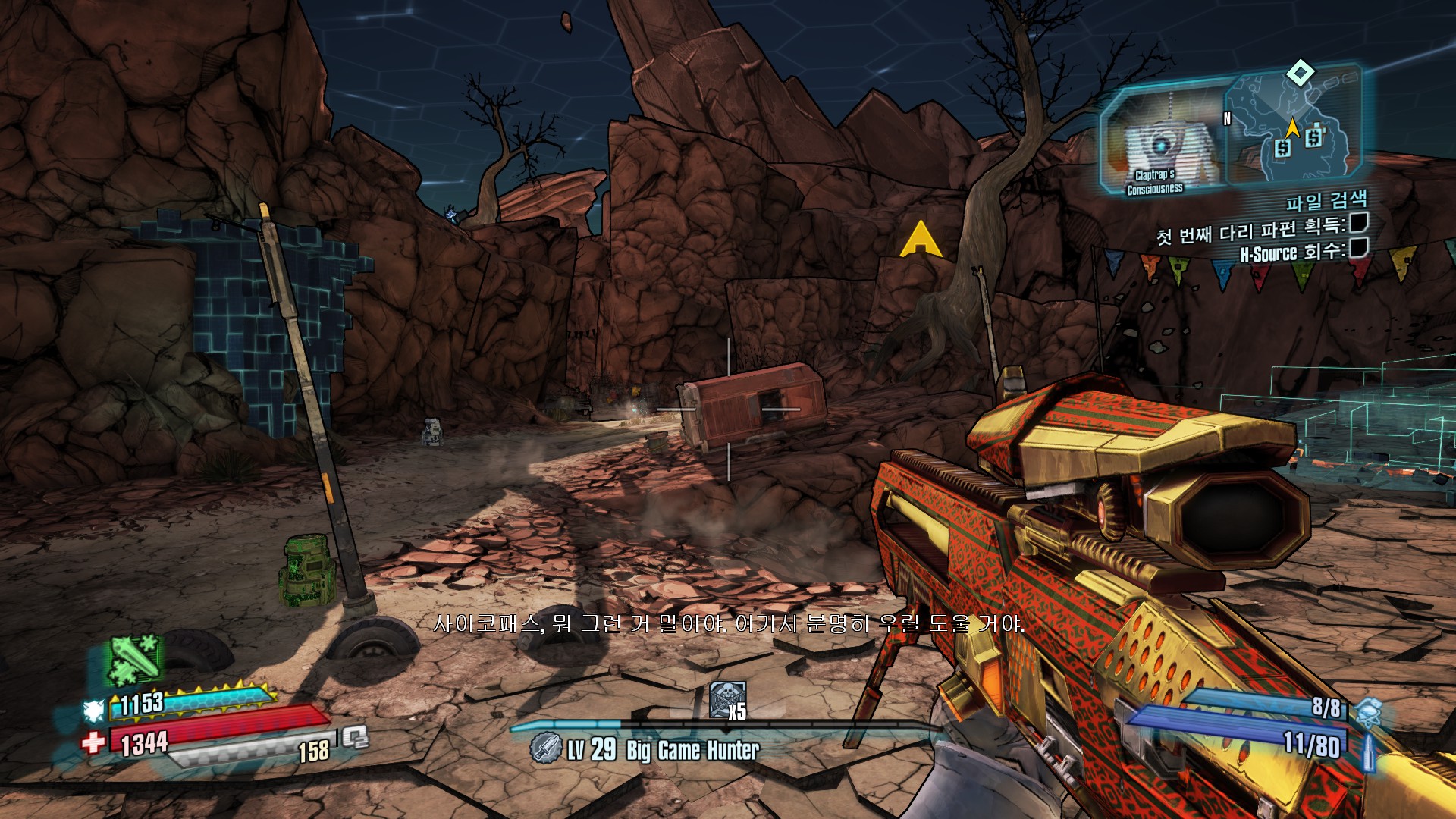Screen dimensions: 1456x819
Task: Click the bullet ammo type icon
Action: [1368, 749]
